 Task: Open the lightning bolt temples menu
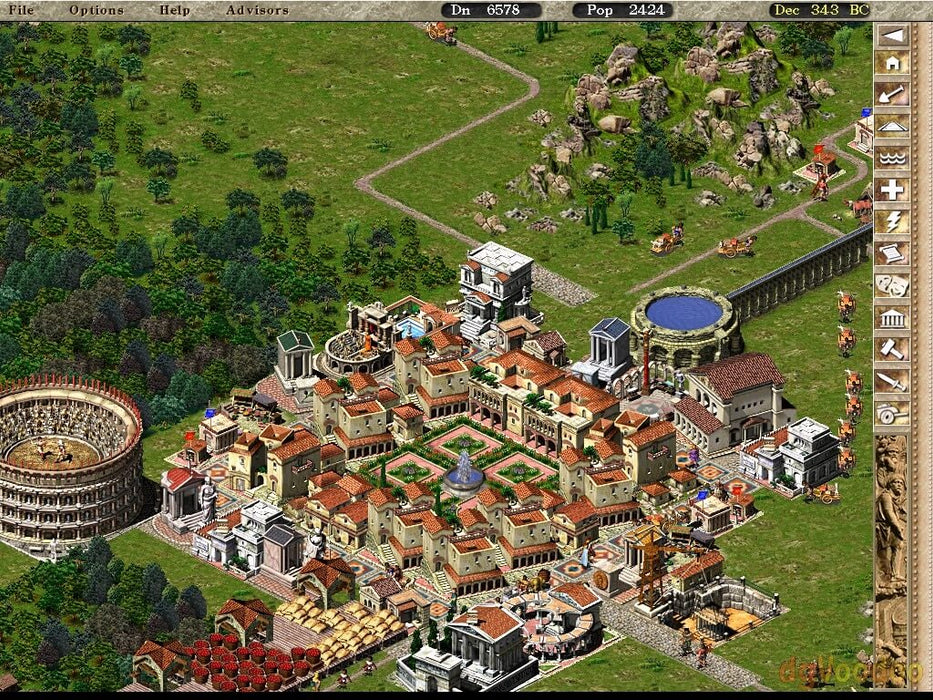pos(892,222)
